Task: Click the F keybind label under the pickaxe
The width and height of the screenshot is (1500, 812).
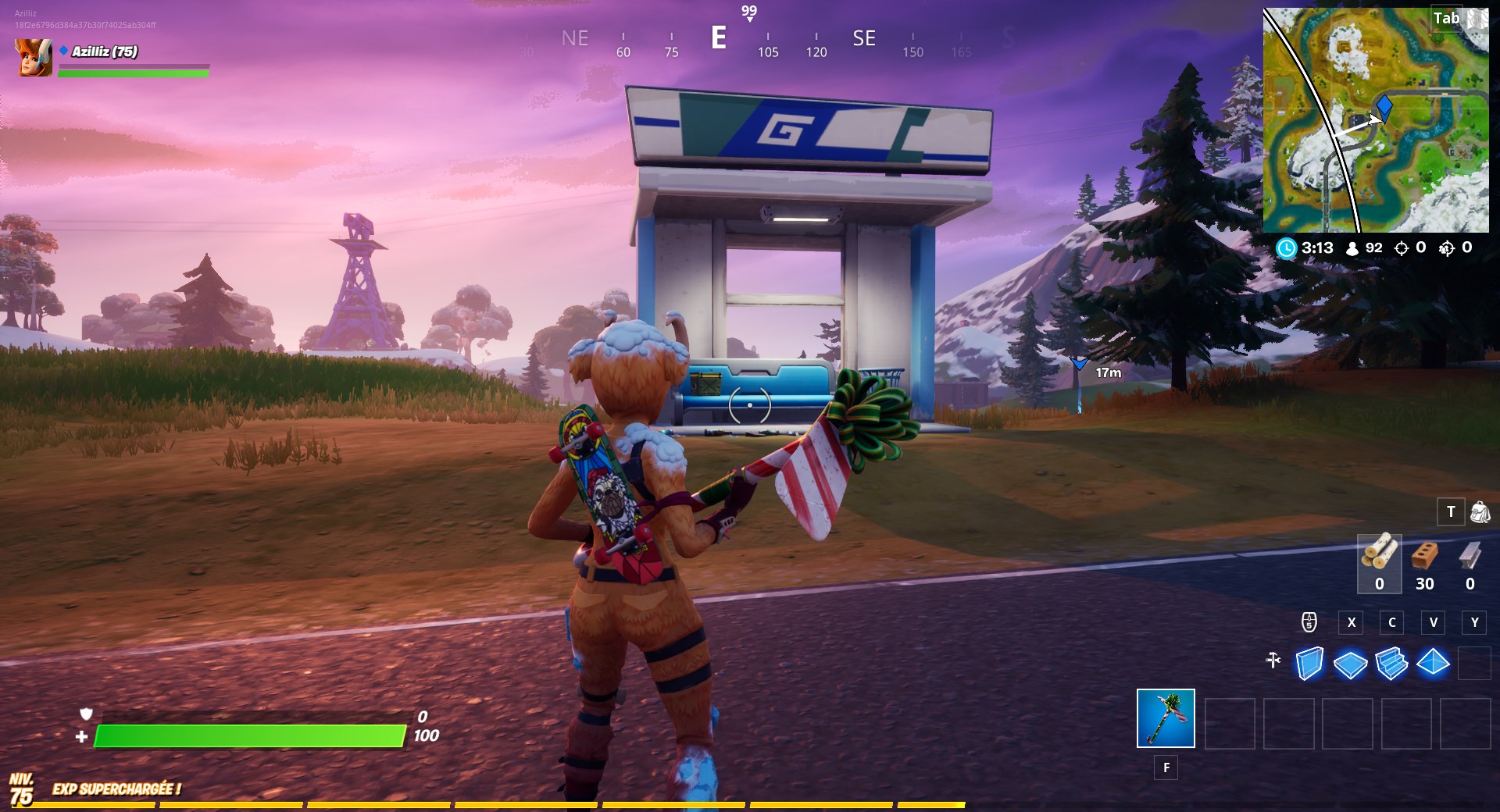Action: coord(1166,768)
